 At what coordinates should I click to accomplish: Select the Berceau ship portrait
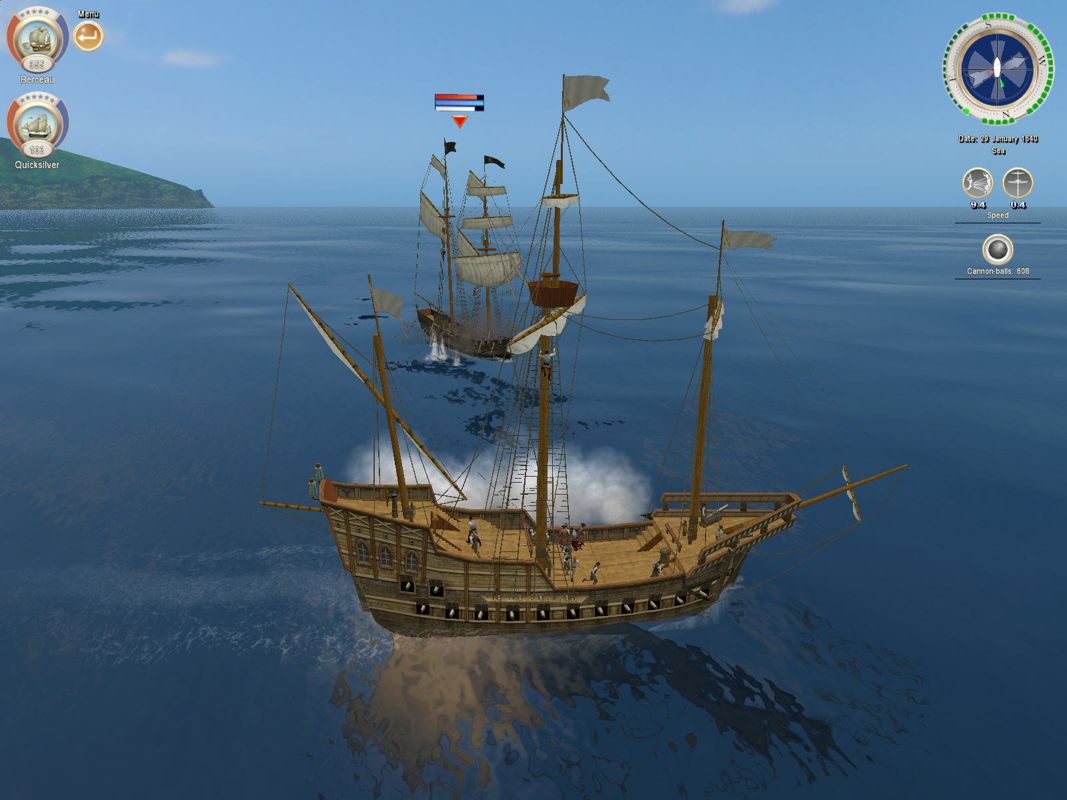tap(38, 39)
